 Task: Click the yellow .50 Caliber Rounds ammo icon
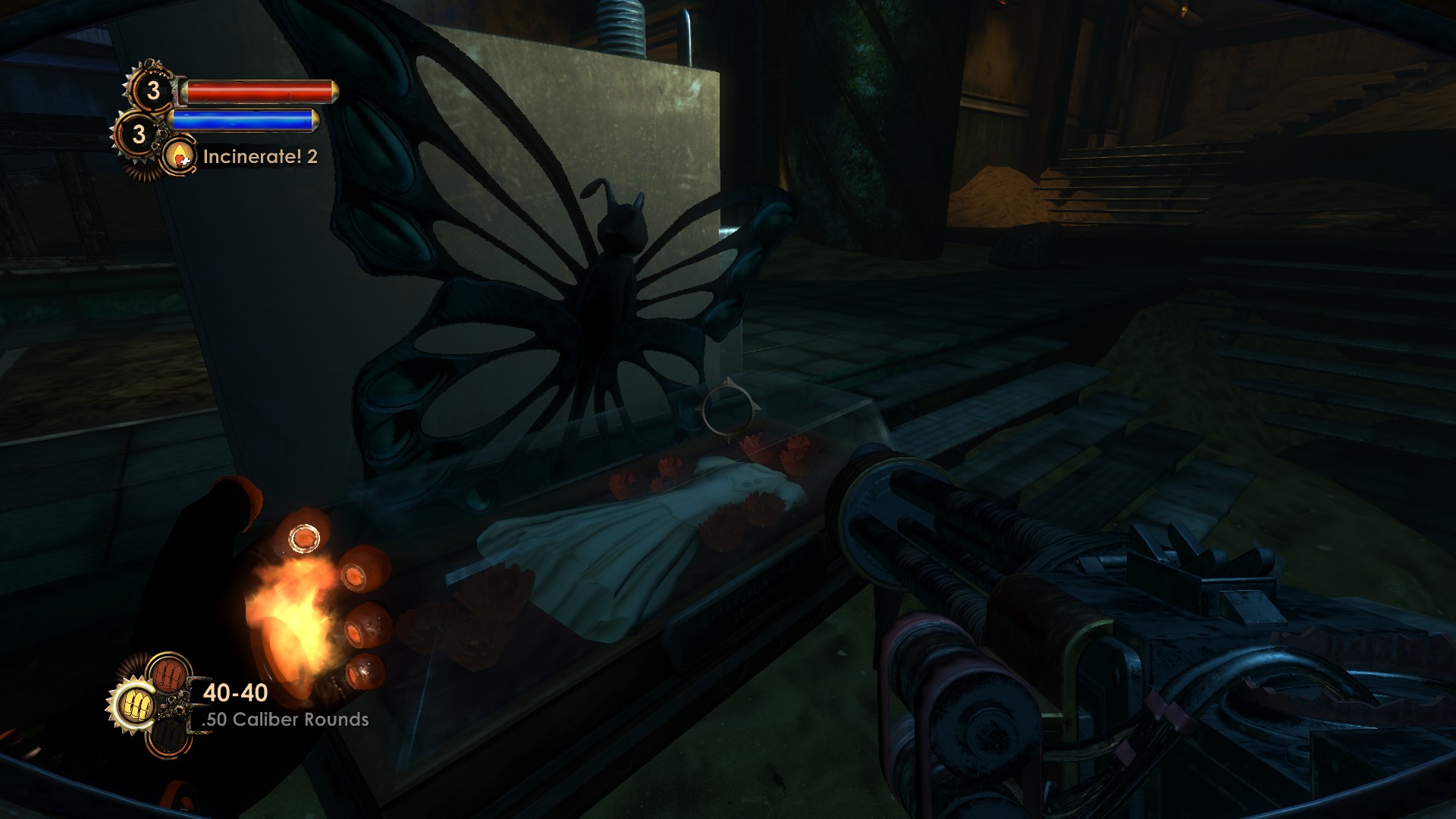[136, 704]
